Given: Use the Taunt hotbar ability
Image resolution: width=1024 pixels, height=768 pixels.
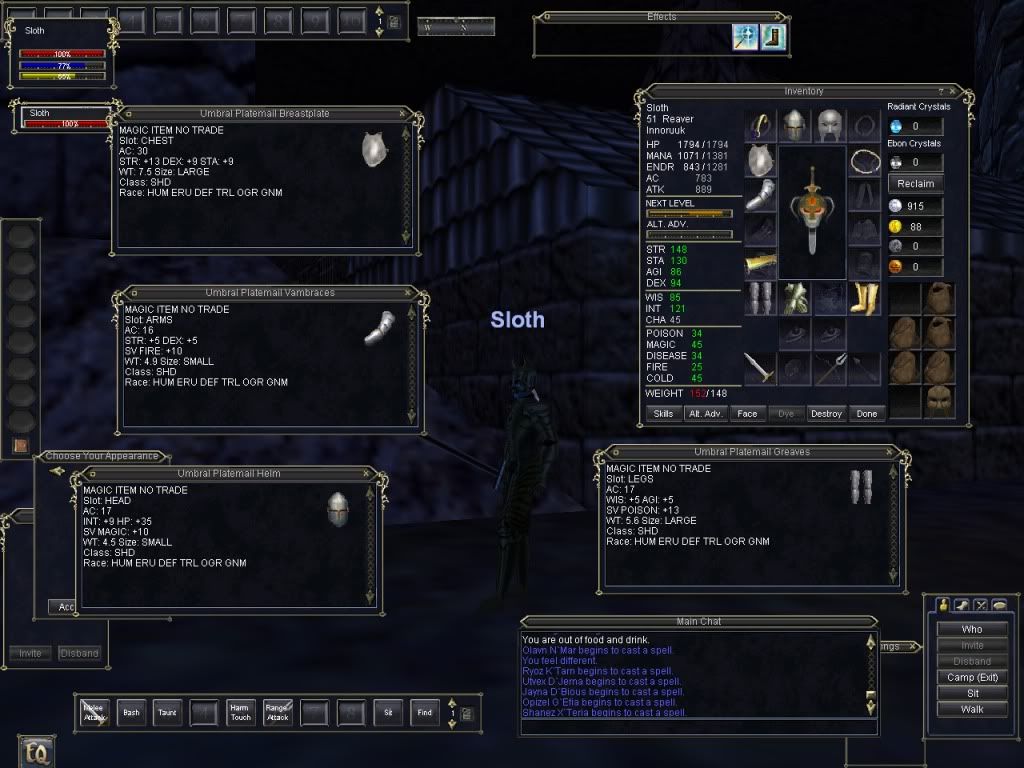Looking at the screenshot, I should tap(167, 712).
